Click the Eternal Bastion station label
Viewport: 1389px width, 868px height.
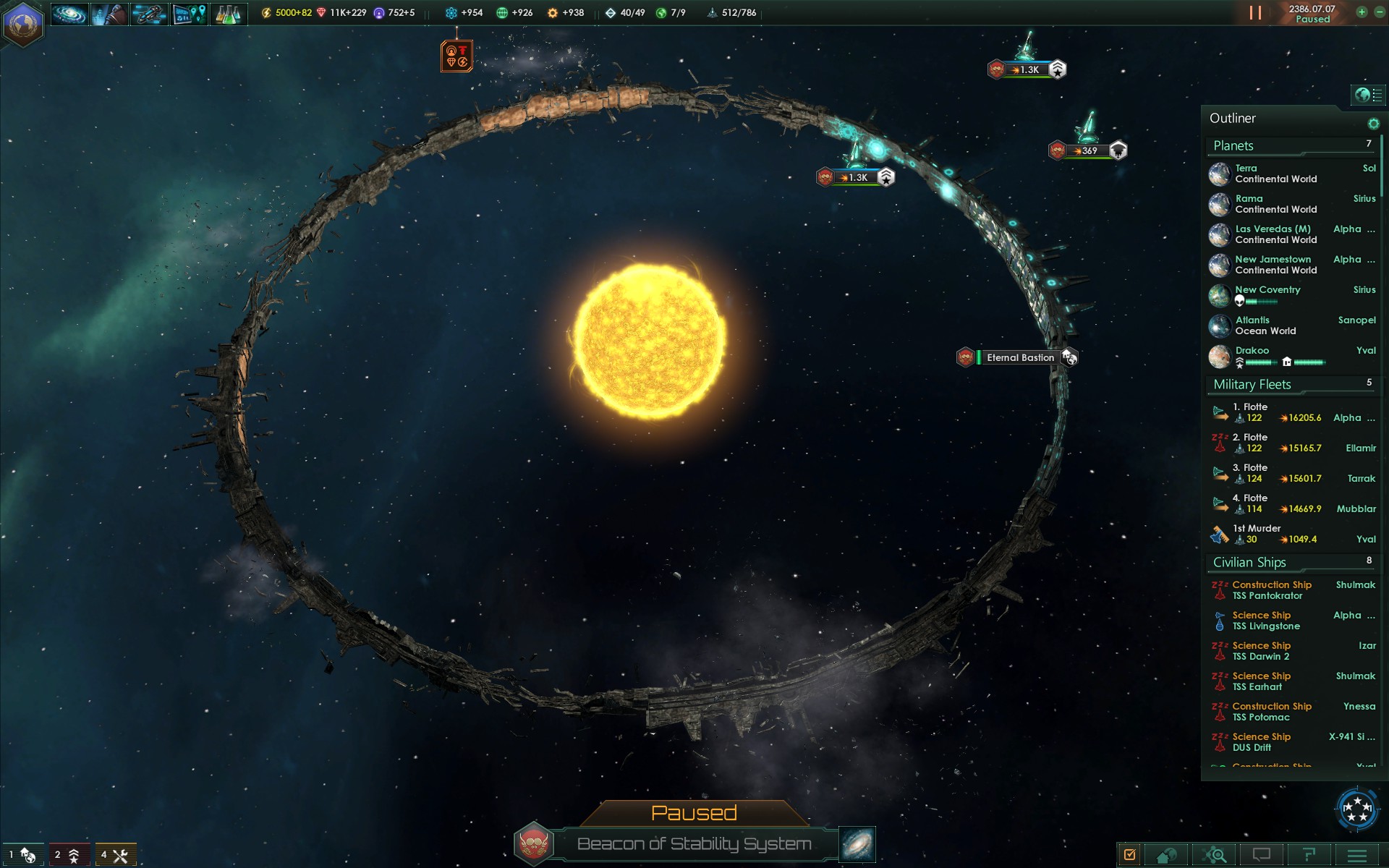tap(1020, 357)
